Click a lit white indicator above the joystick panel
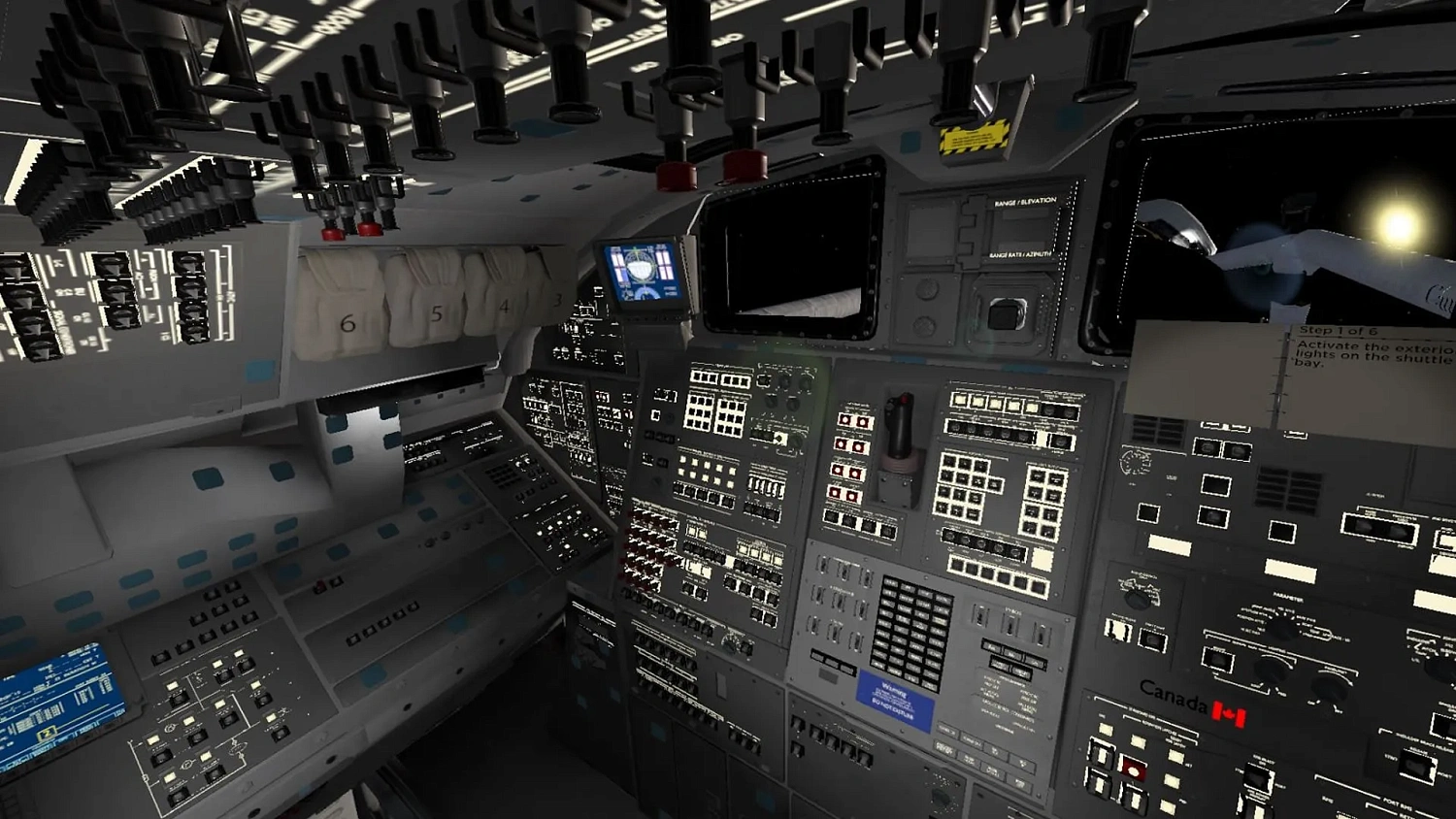The image size is (1456, 819). (x=961, y=403)
